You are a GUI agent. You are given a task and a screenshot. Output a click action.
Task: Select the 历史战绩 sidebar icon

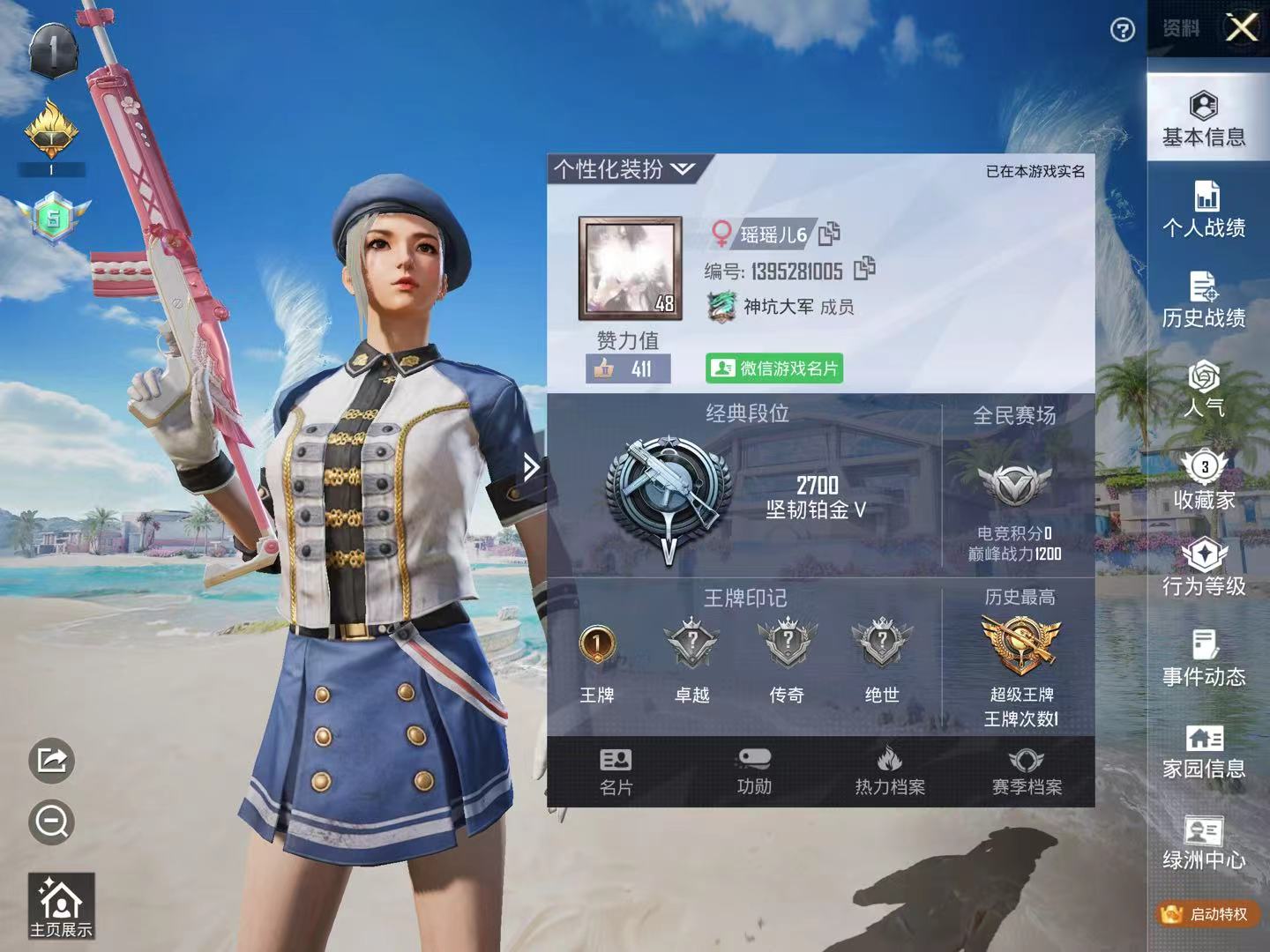click(1205, 302)
